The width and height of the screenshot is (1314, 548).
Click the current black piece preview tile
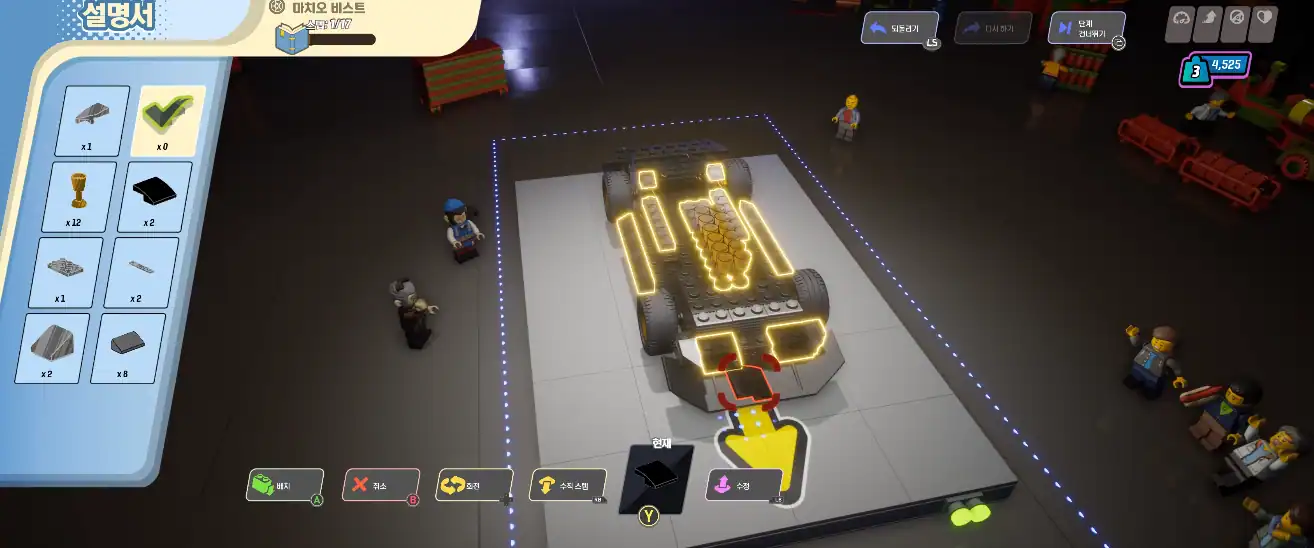pyautogui.click(x=655, y=478)
